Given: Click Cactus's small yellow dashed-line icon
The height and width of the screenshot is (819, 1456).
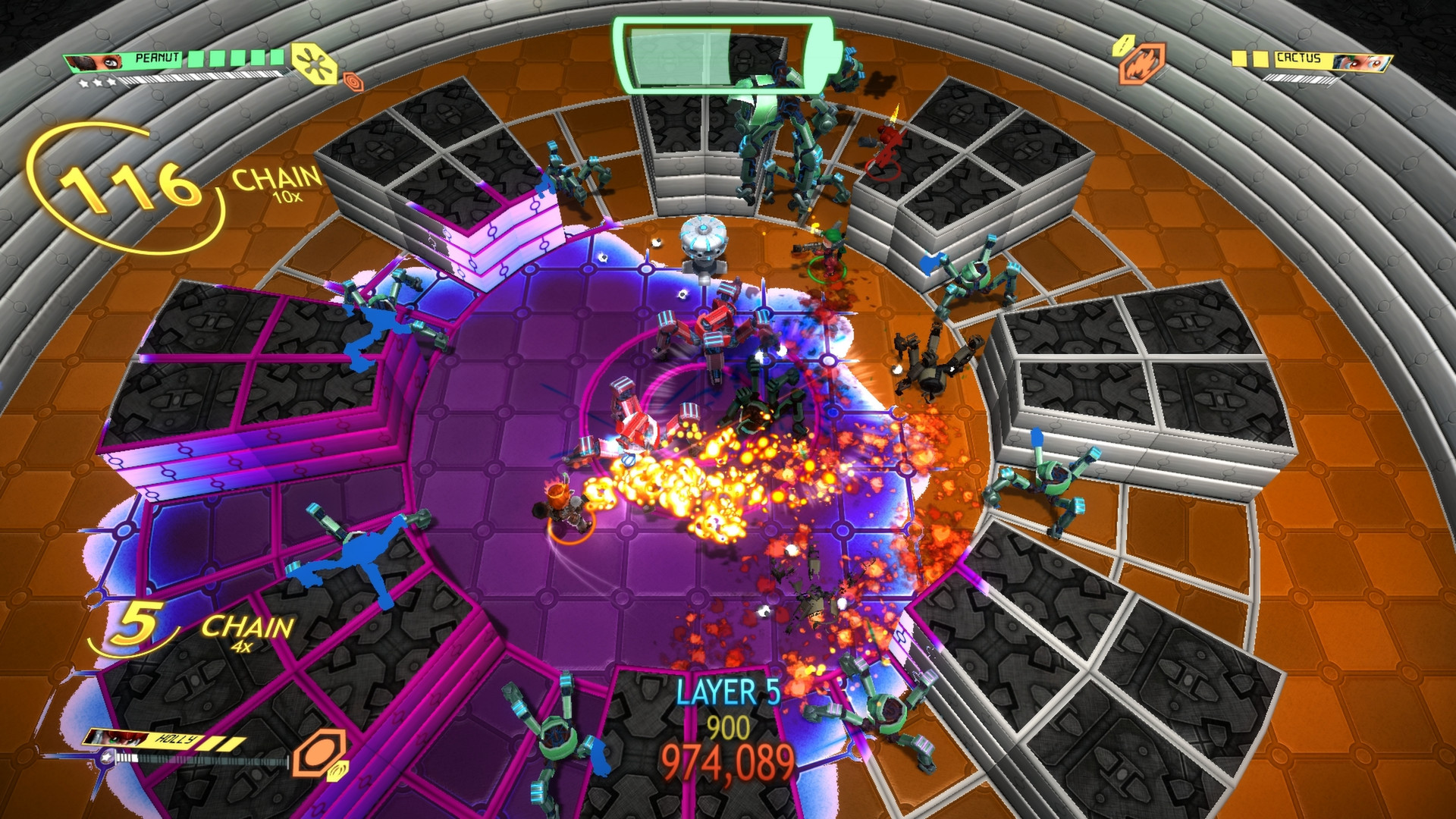Looking at the screenshot, I should coord(1123,45).
